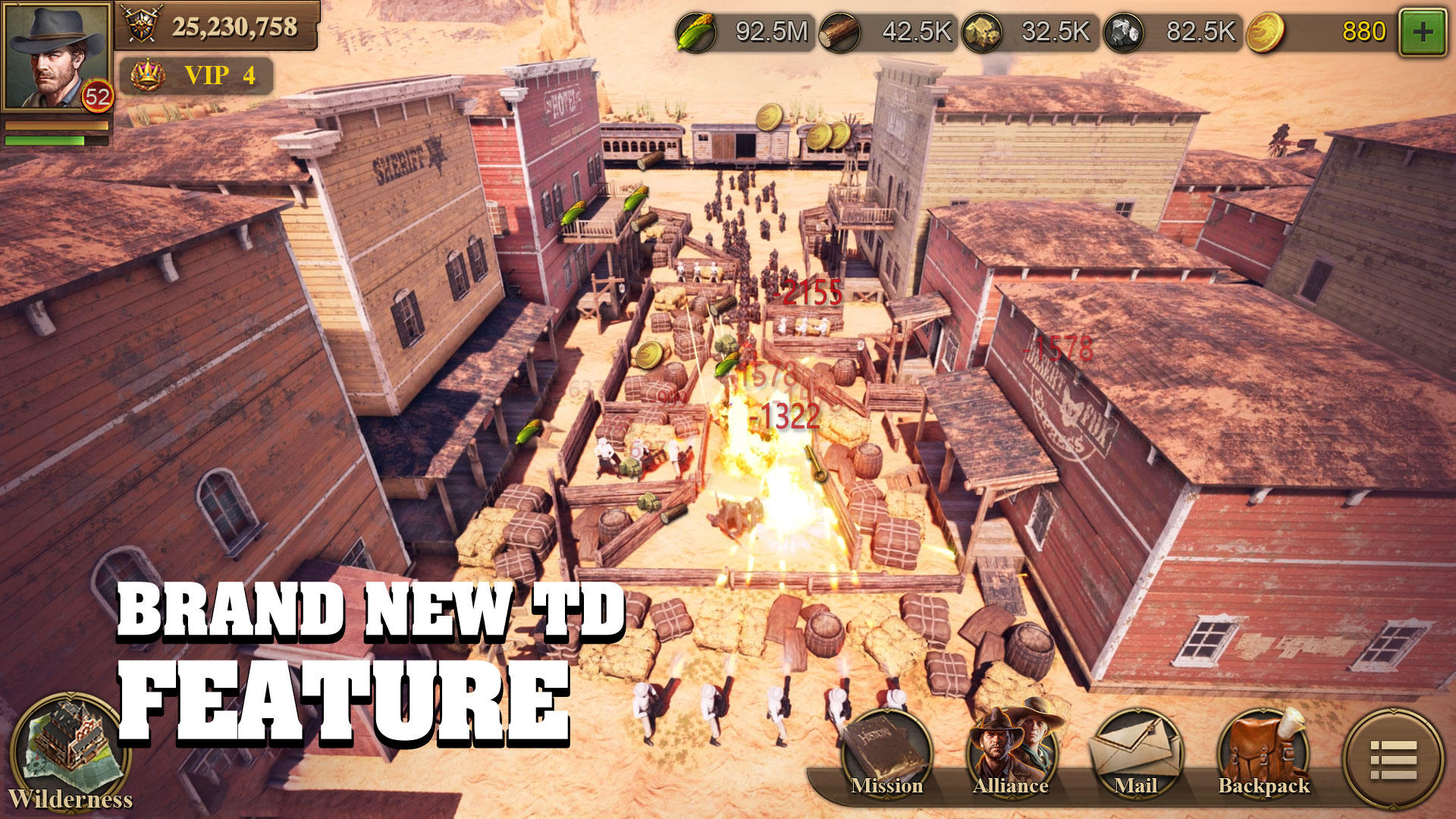Select the Wilderness text label

coord(72,799)
